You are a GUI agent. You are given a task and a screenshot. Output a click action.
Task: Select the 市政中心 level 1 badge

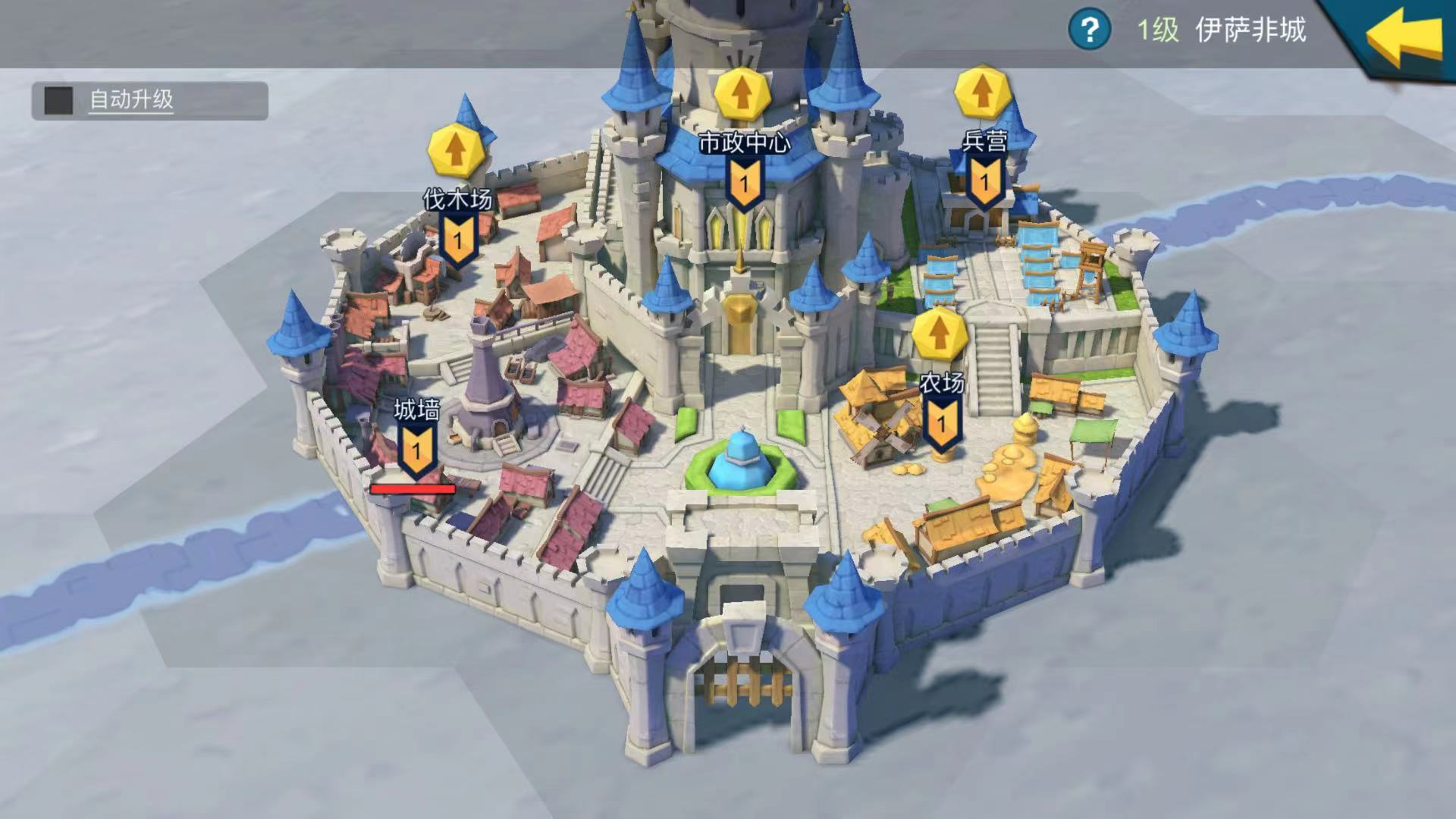[x=744, y=184]
